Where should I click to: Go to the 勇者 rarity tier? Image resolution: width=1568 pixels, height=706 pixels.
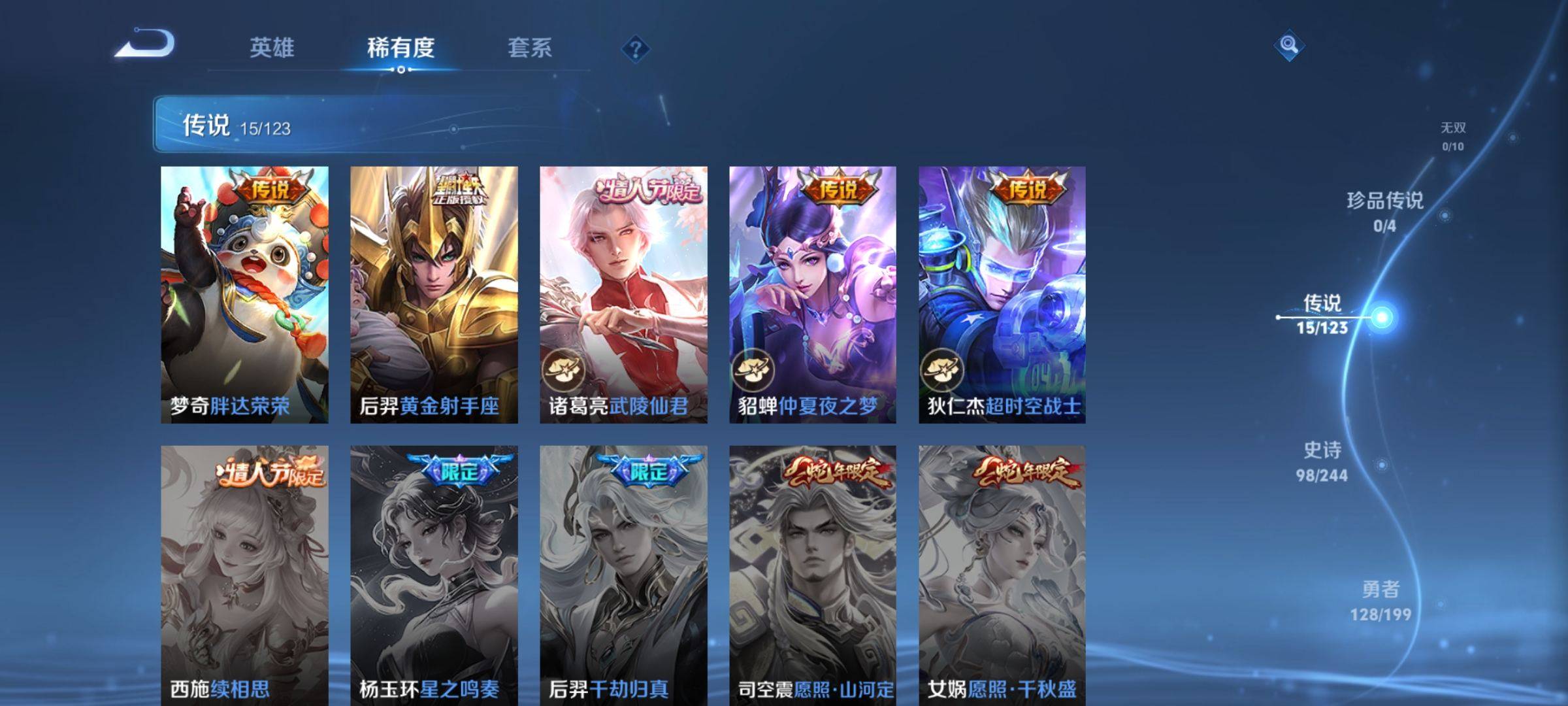click(1380, 600)
